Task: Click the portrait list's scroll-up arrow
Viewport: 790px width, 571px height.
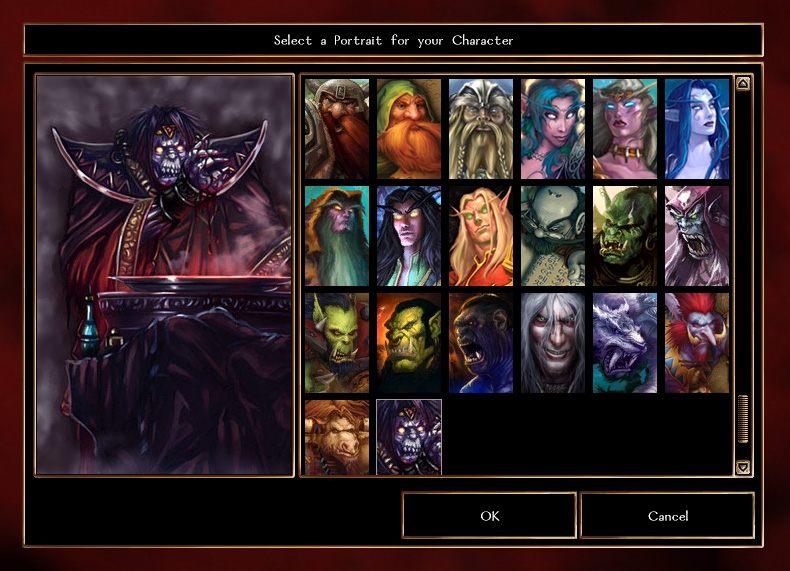Action: coord(743,84)
